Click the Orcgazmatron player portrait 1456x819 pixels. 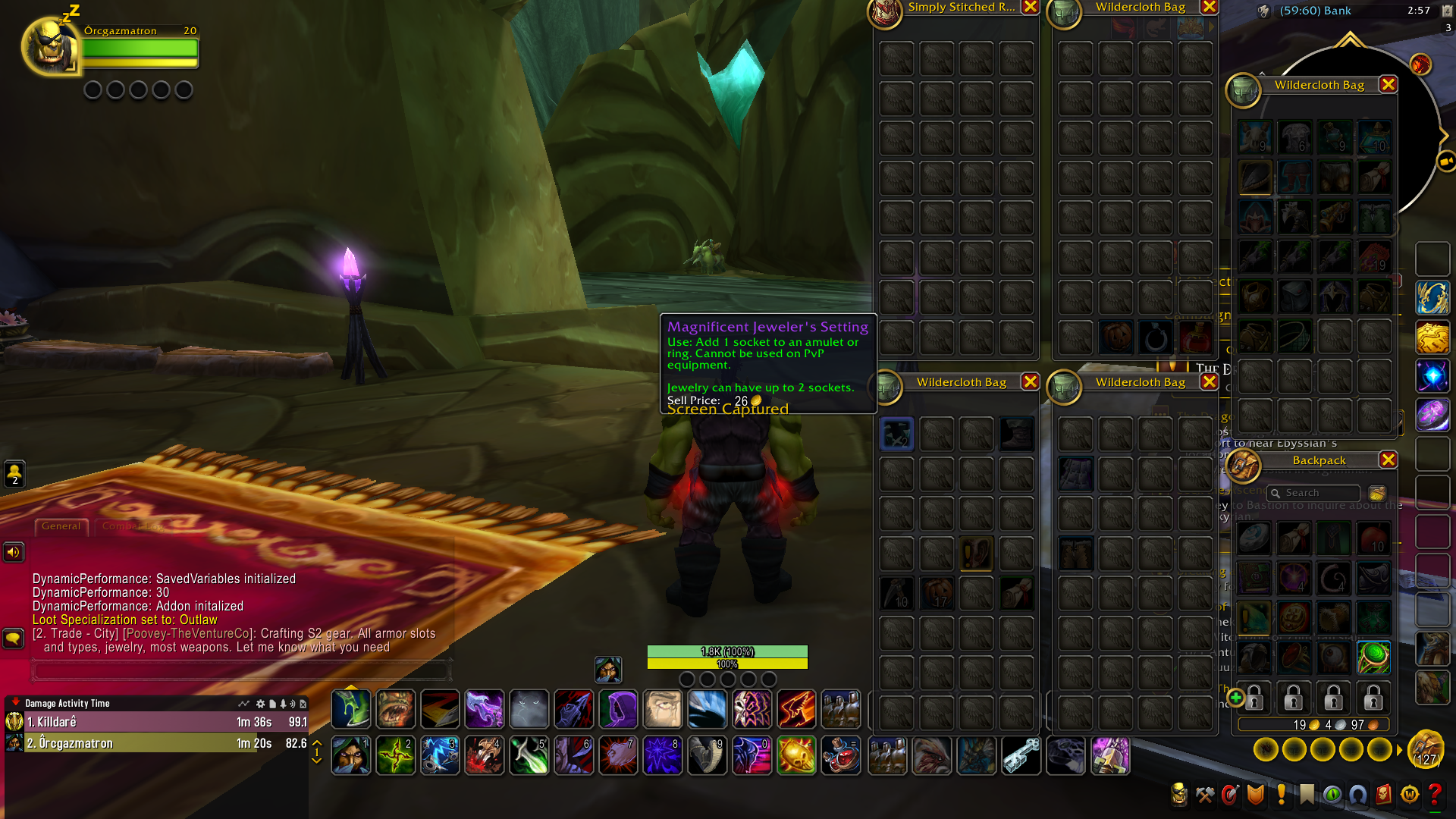(50, 47)
